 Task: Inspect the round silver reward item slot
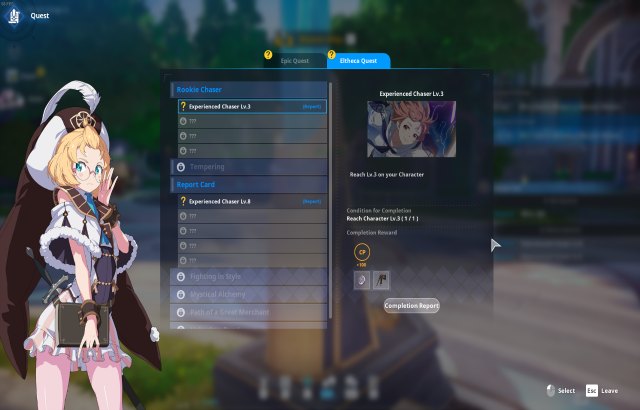coord(361,281)
